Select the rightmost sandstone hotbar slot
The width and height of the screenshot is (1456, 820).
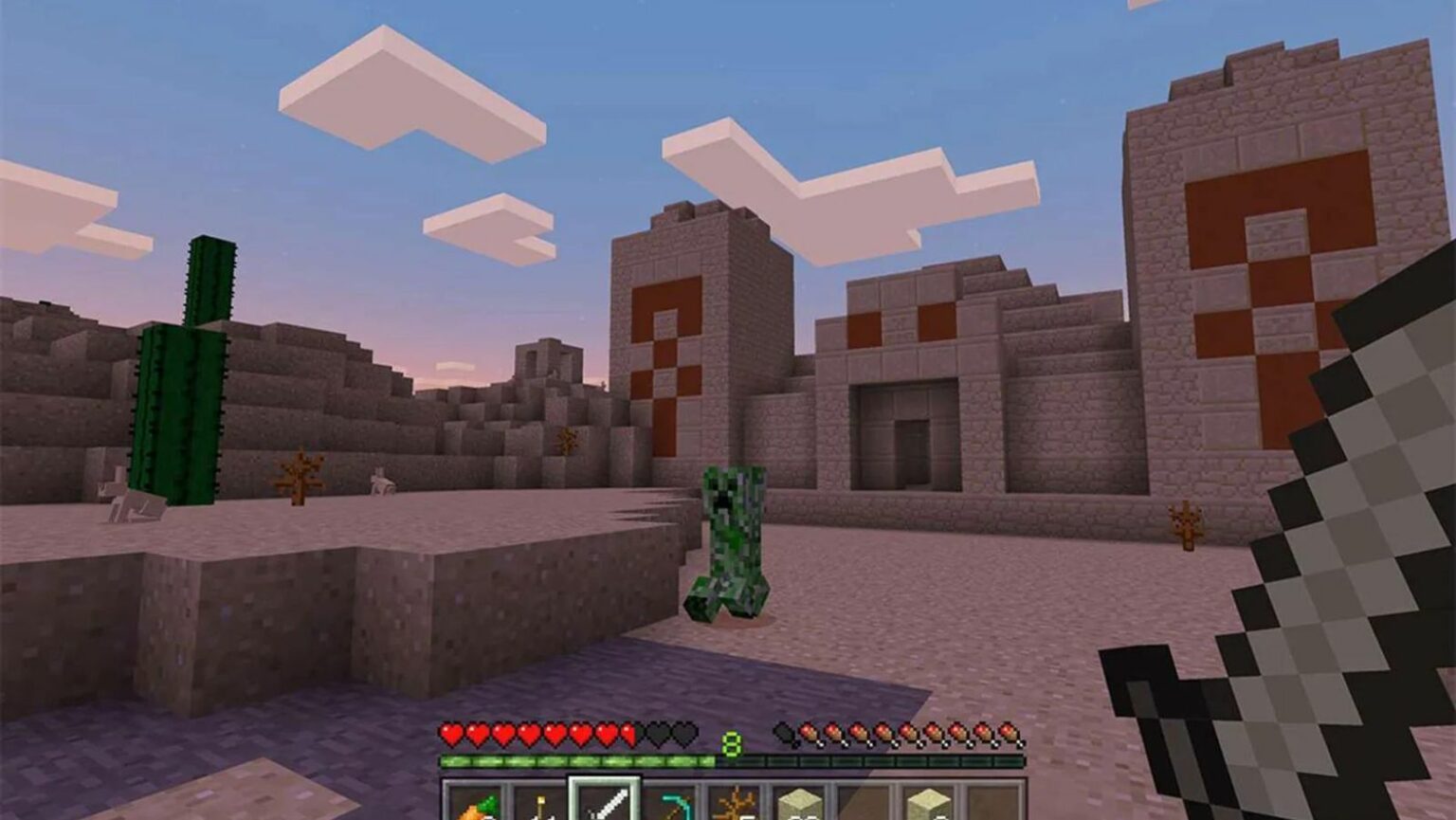point(930,806)
